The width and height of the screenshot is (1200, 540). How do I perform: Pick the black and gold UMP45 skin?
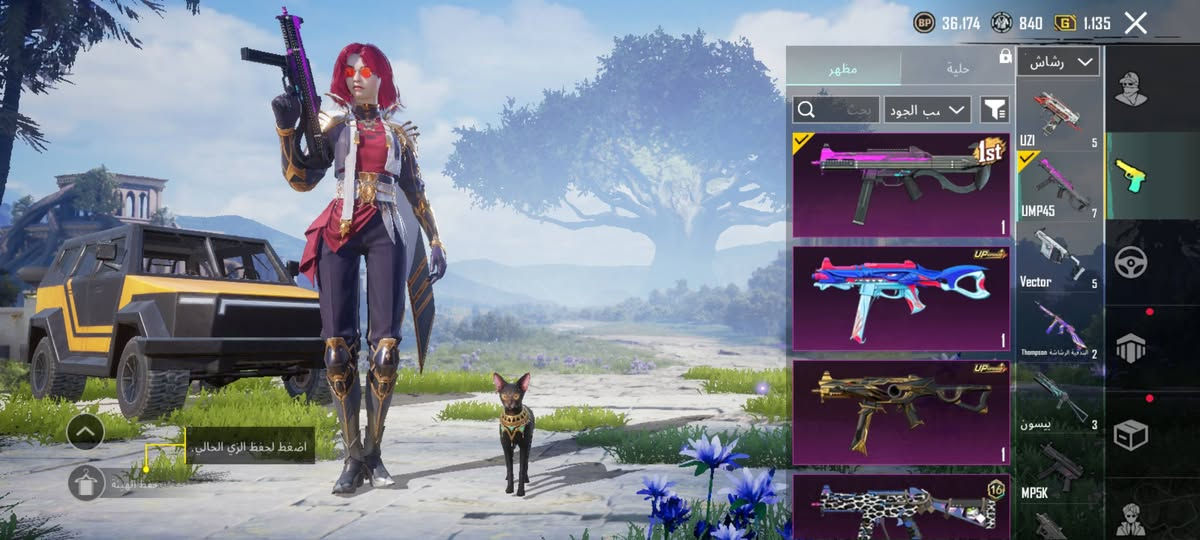(x=900, y=409)
